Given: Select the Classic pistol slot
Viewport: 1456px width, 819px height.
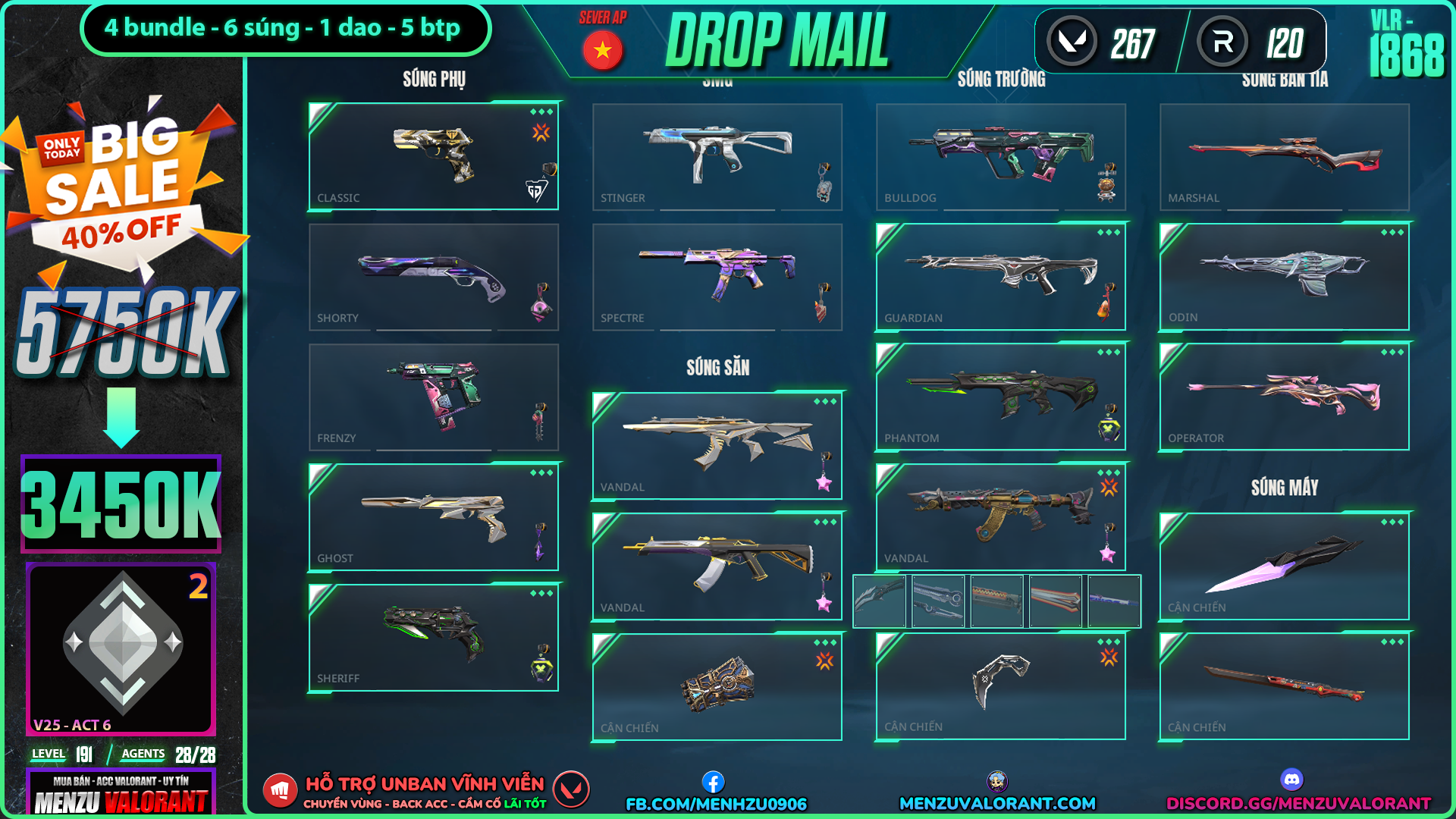Looking at the screenshot, I should pyautogui.click(x=433, y=156).
